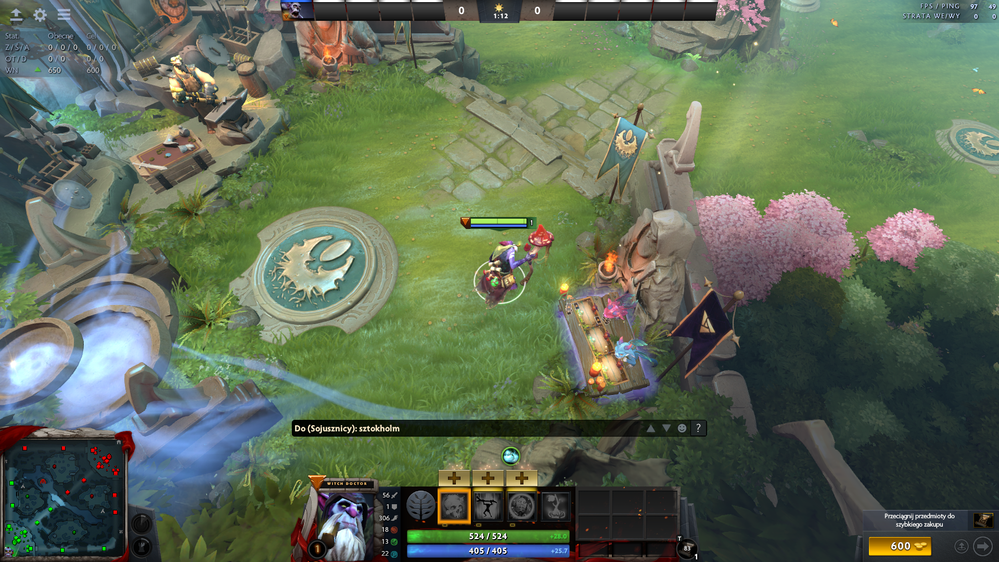
Task: Open the chat emoticon picker
Action: [682, 428]
